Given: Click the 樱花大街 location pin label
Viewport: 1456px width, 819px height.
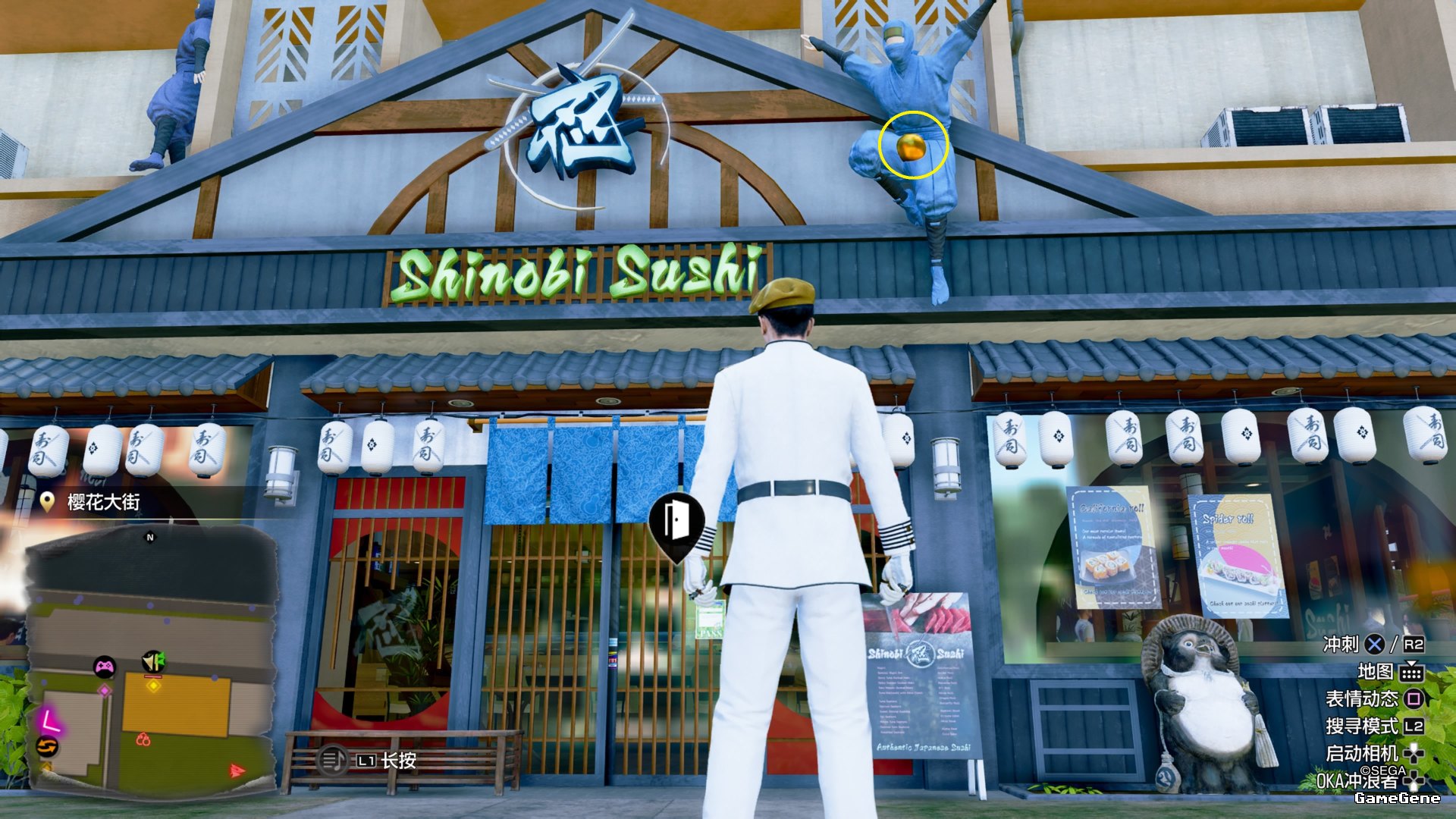Looking at the screenshot, I should 93,502.
